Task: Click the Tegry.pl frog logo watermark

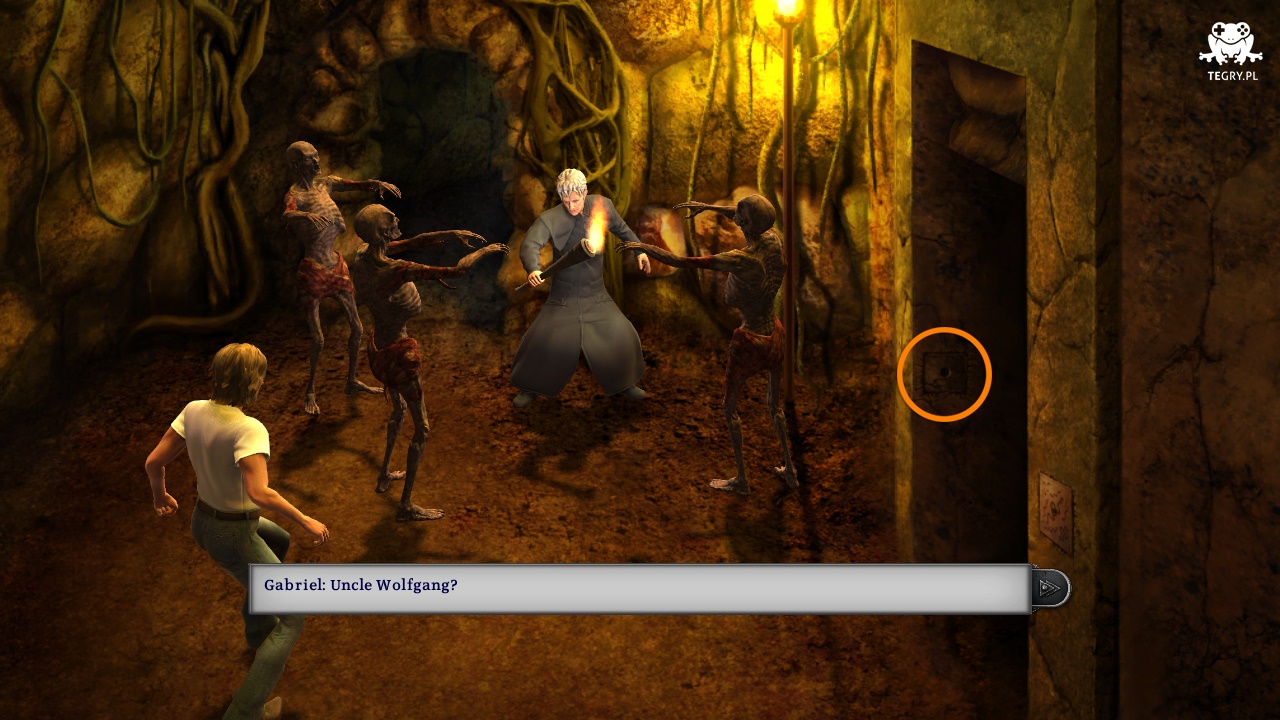Action: coord(1229,50)
